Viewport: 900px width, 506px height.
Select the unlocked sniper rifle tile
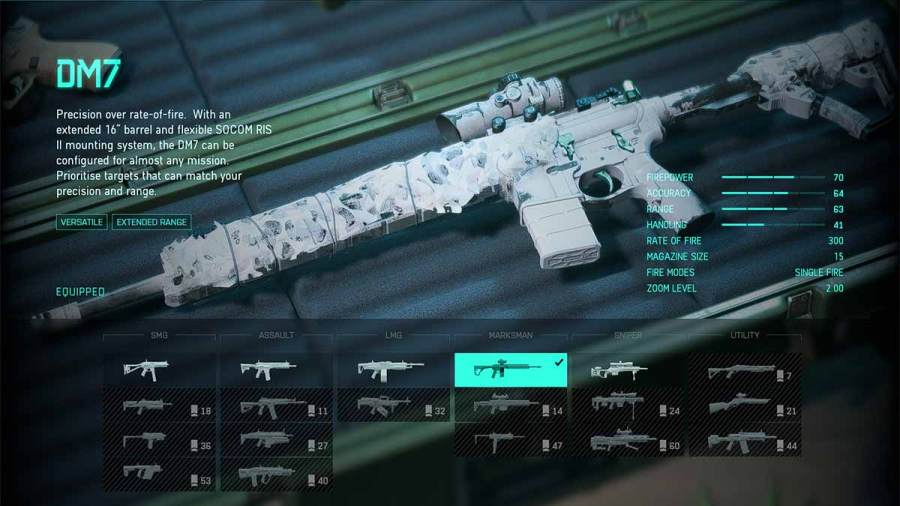click(x=627, y=370)
